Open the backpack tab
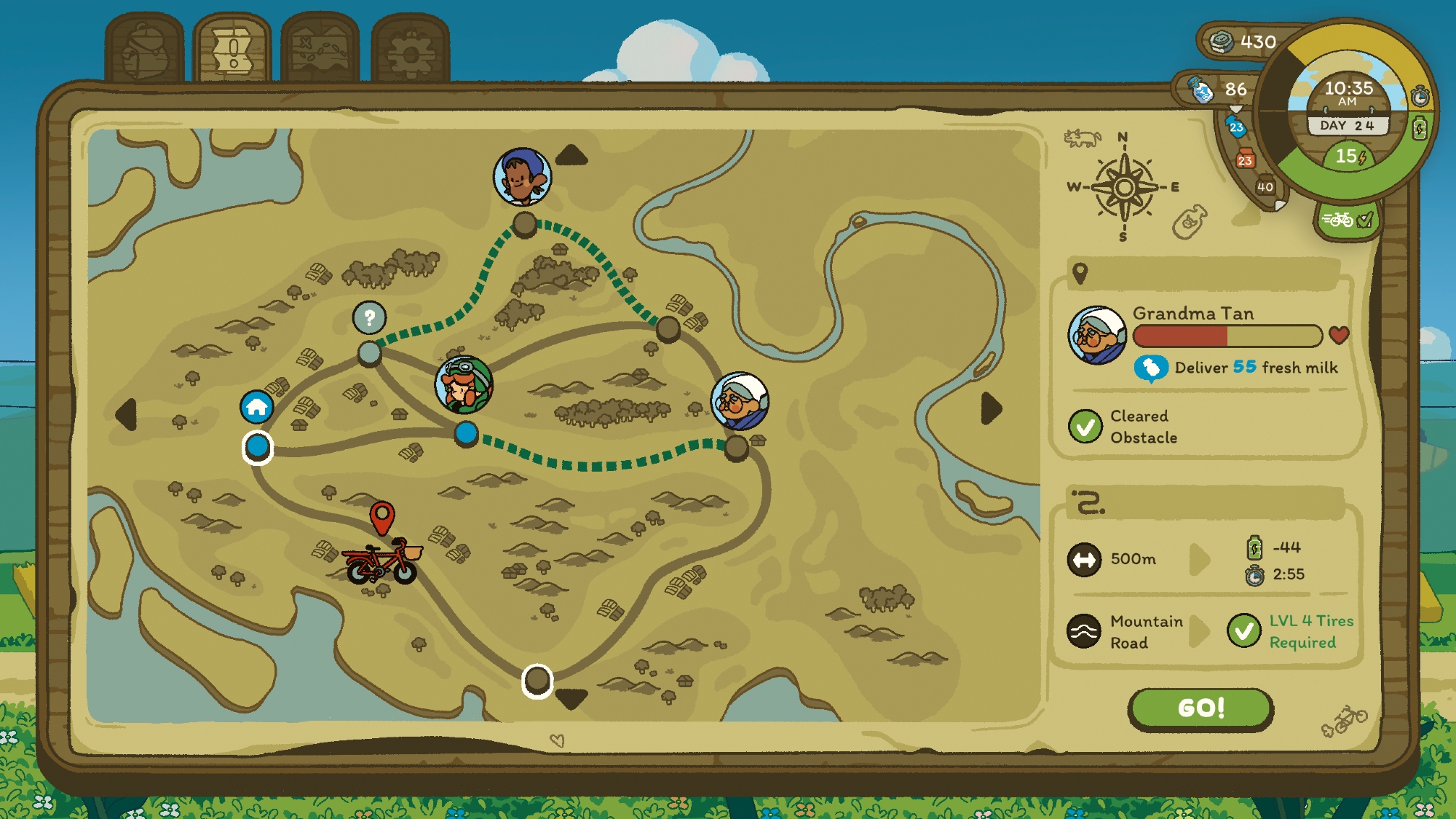Screen dimensions: 1456x819 coord(144,51)
